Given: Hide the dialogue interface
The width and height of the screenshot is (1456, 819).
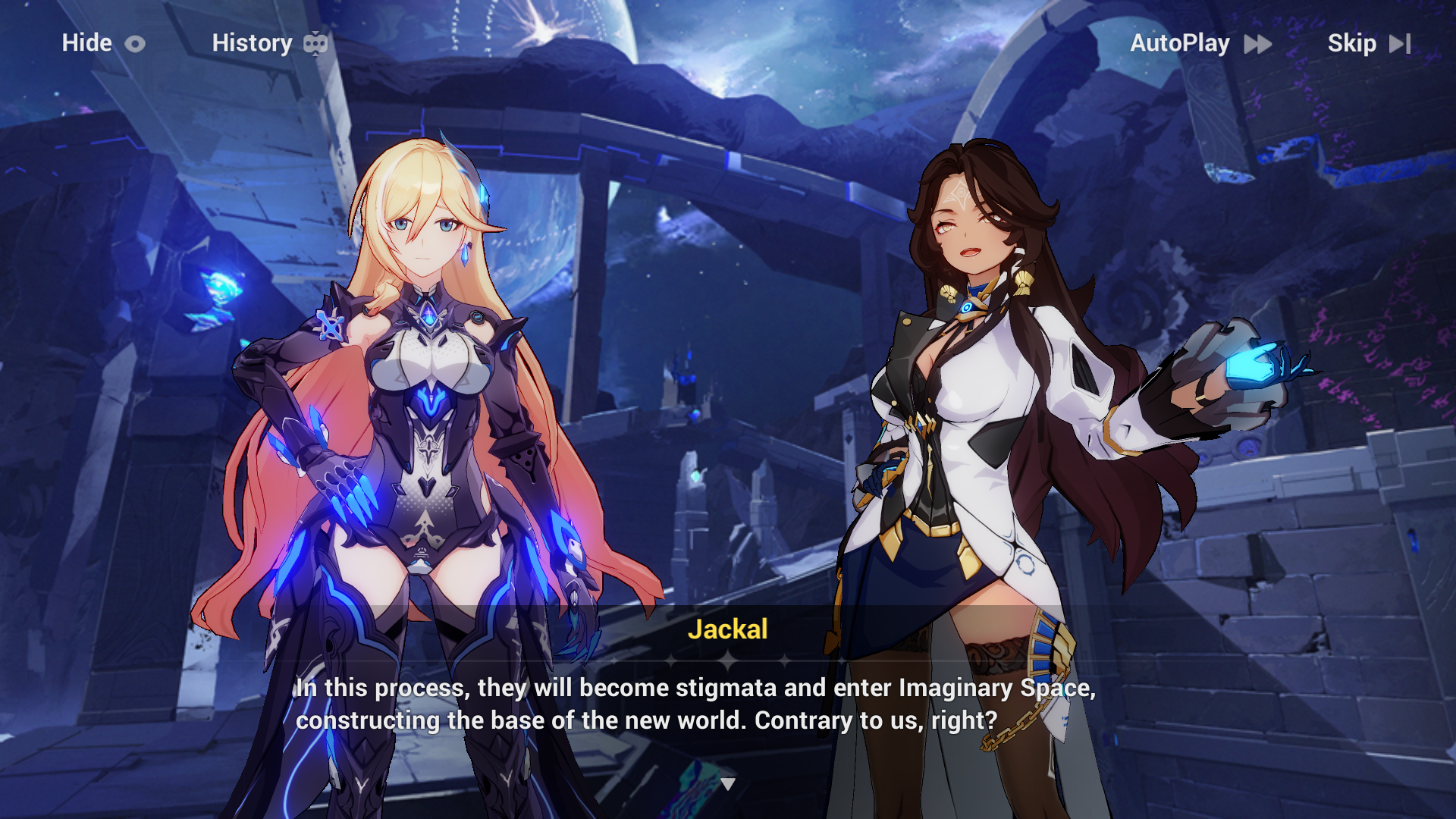Looking at the screenshot, I should click(x=103, y=43).
